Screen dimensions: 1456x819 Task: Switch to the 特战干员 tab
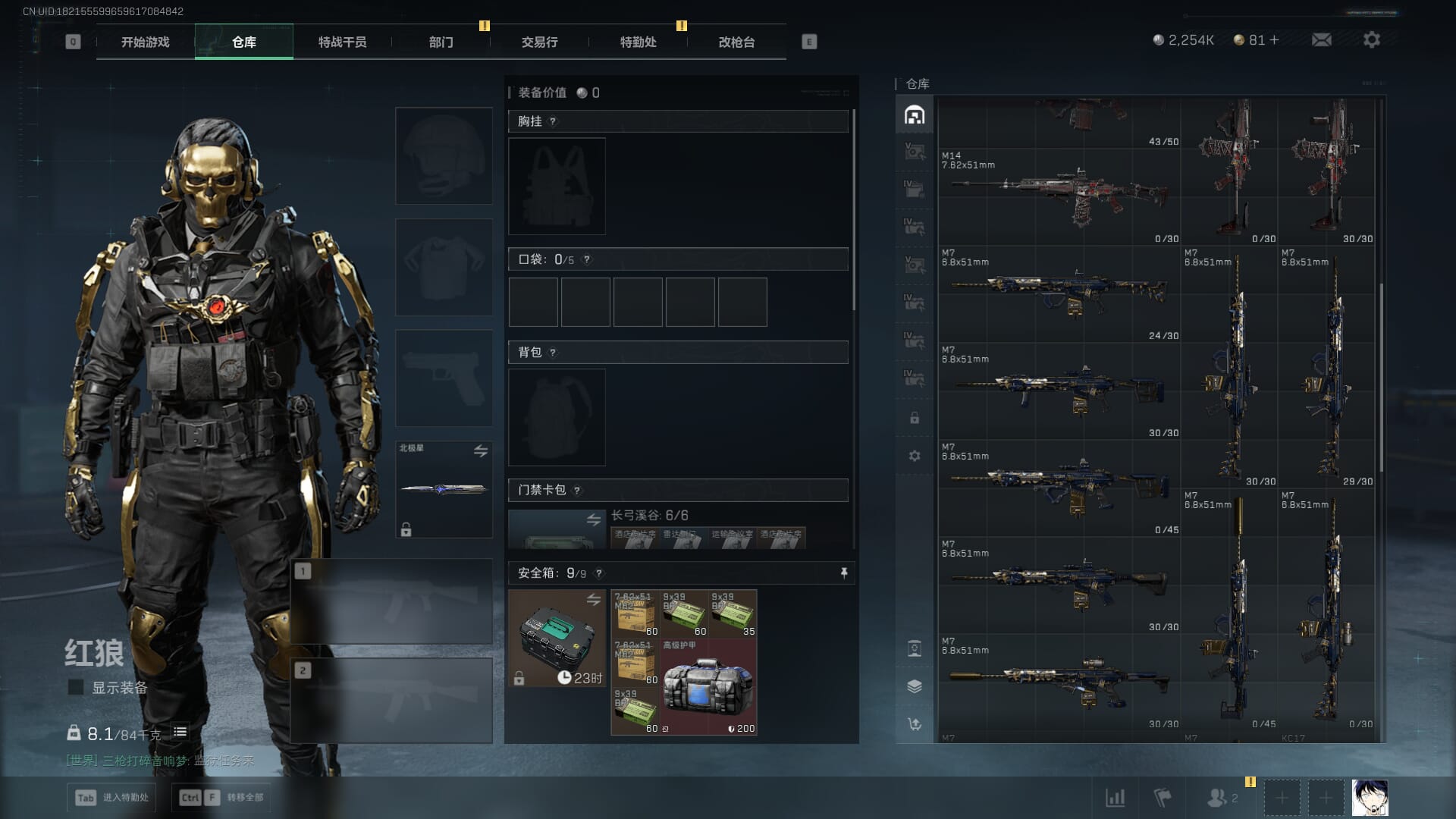342,42
